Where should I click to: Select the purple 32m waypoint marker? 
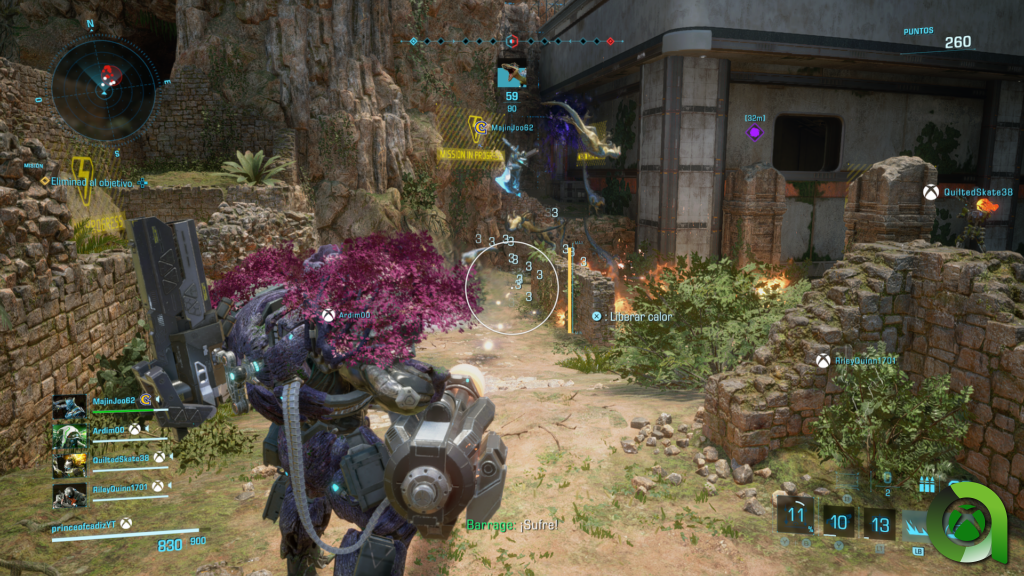pyautogui.click(x=754, y=133)
